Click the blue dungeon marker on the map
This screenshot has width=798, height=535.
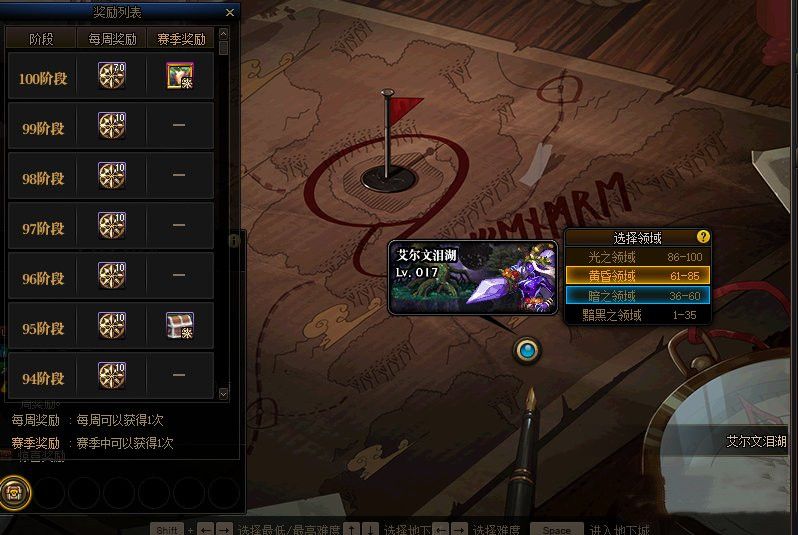pyautogui.click(x=526, y=350)
